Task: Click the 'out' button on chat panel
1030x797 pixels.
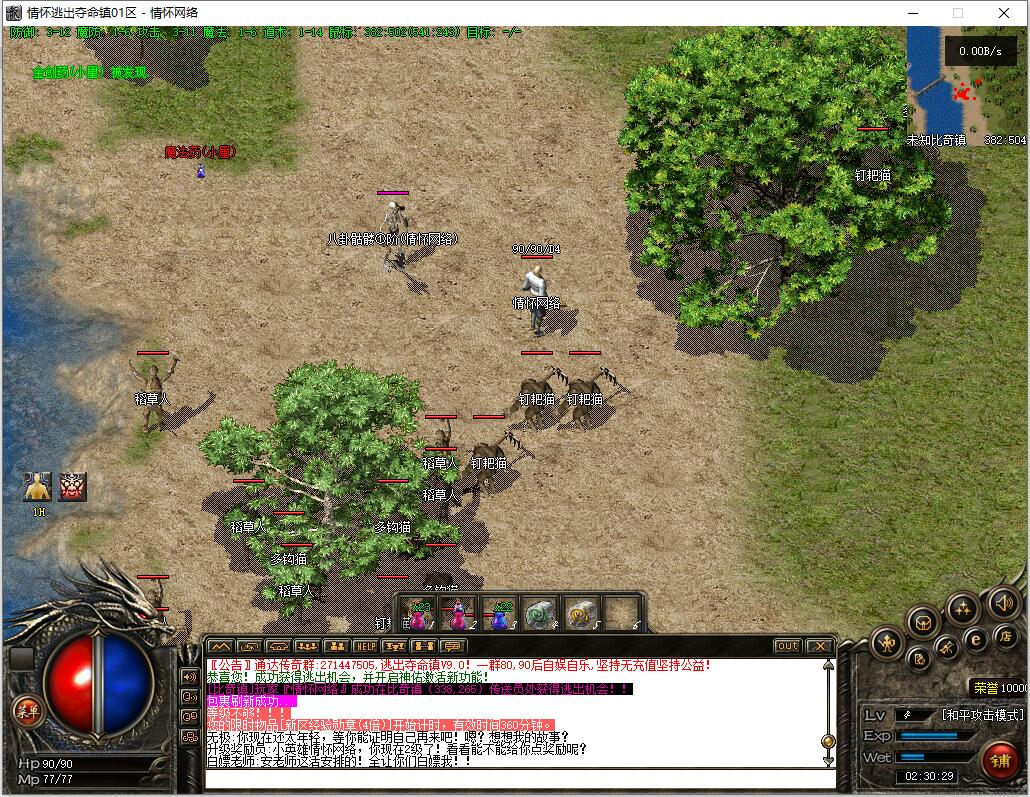Action: (787, 646)
